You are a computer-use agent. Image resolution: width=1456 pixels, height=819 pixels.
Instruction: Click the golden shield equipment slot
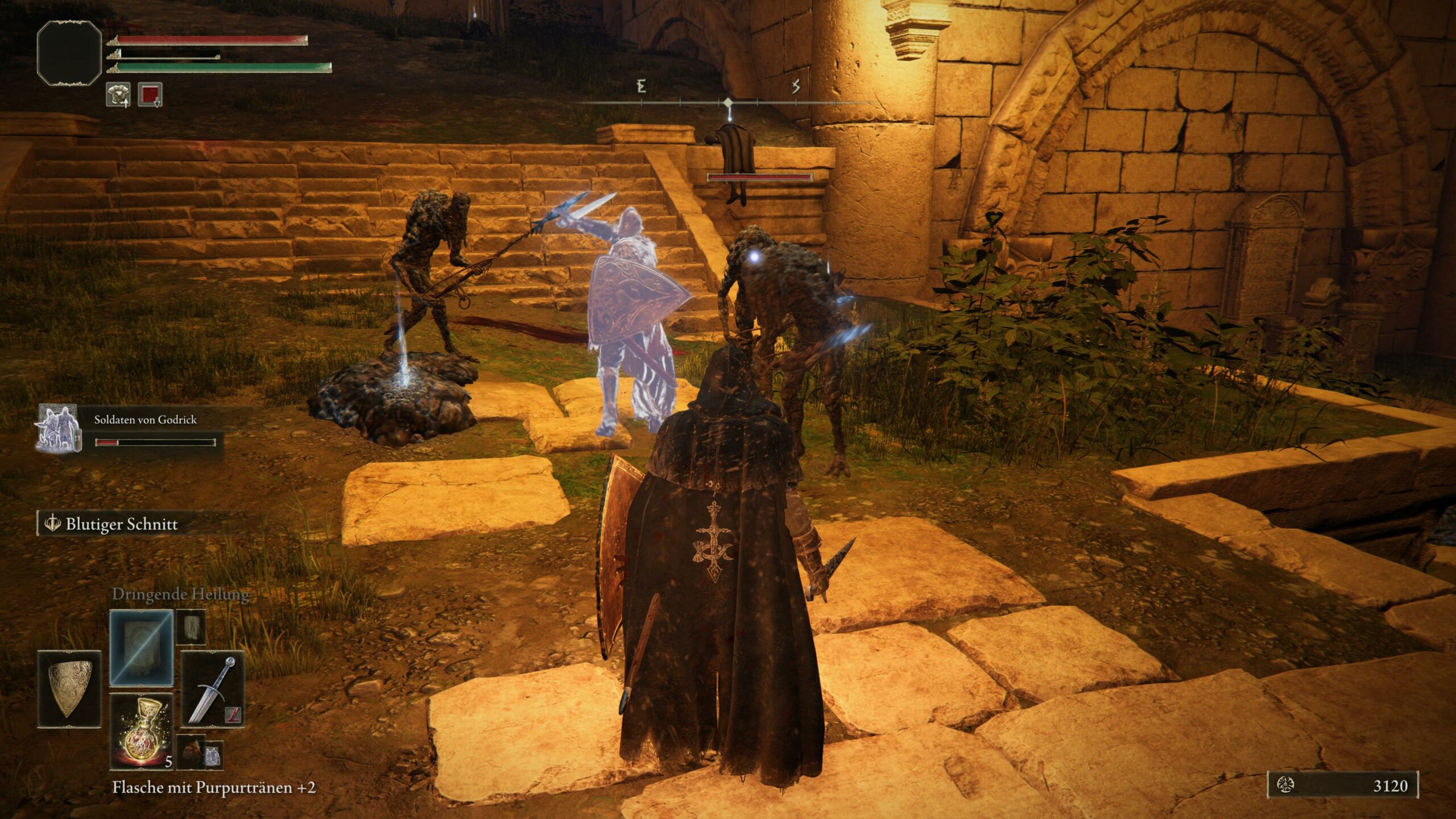coord(69,689)
